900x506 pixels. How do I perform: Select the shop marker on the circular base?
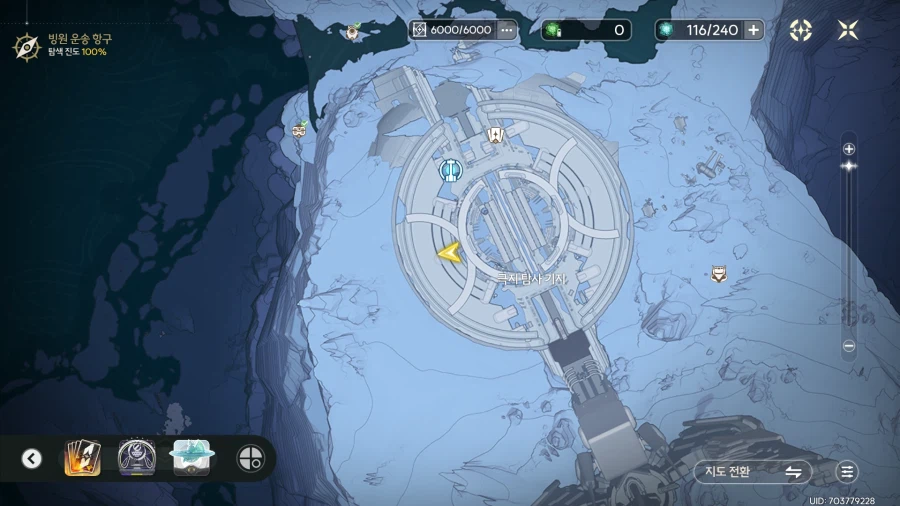(x=494, y=136)
